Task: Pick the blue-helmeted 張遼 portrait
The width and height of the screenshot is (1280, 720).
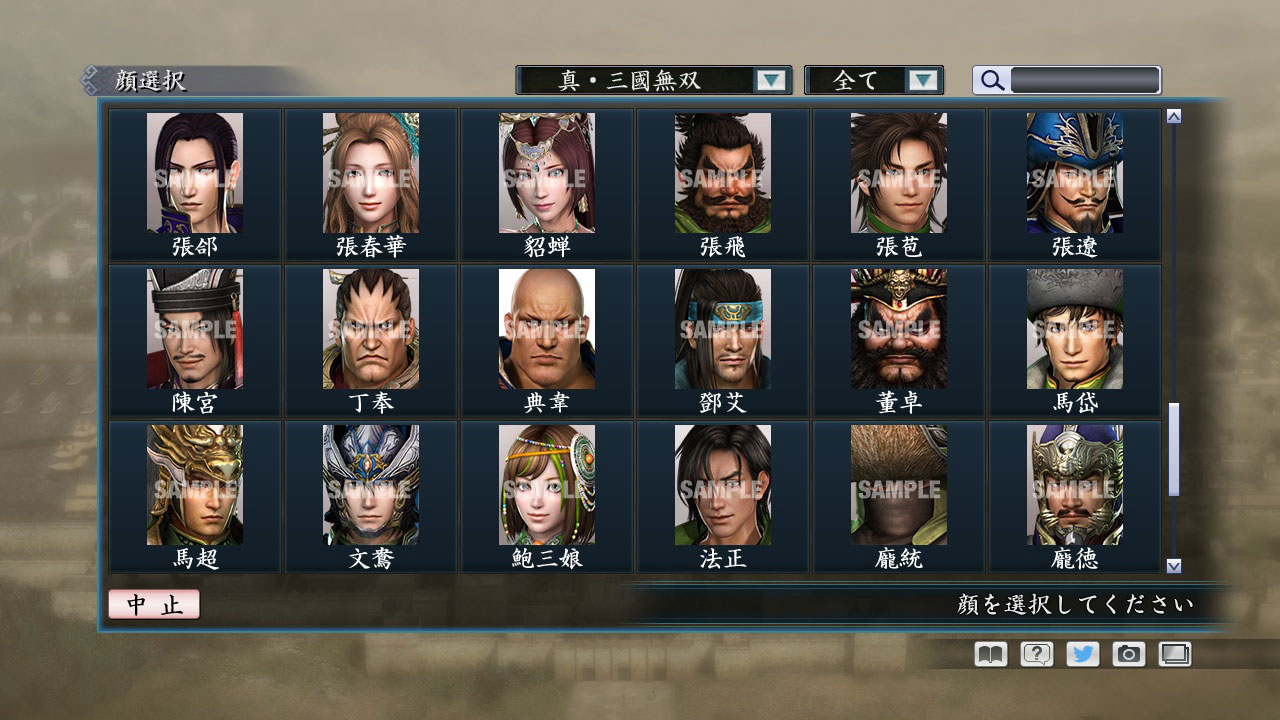Action: 1075,175
